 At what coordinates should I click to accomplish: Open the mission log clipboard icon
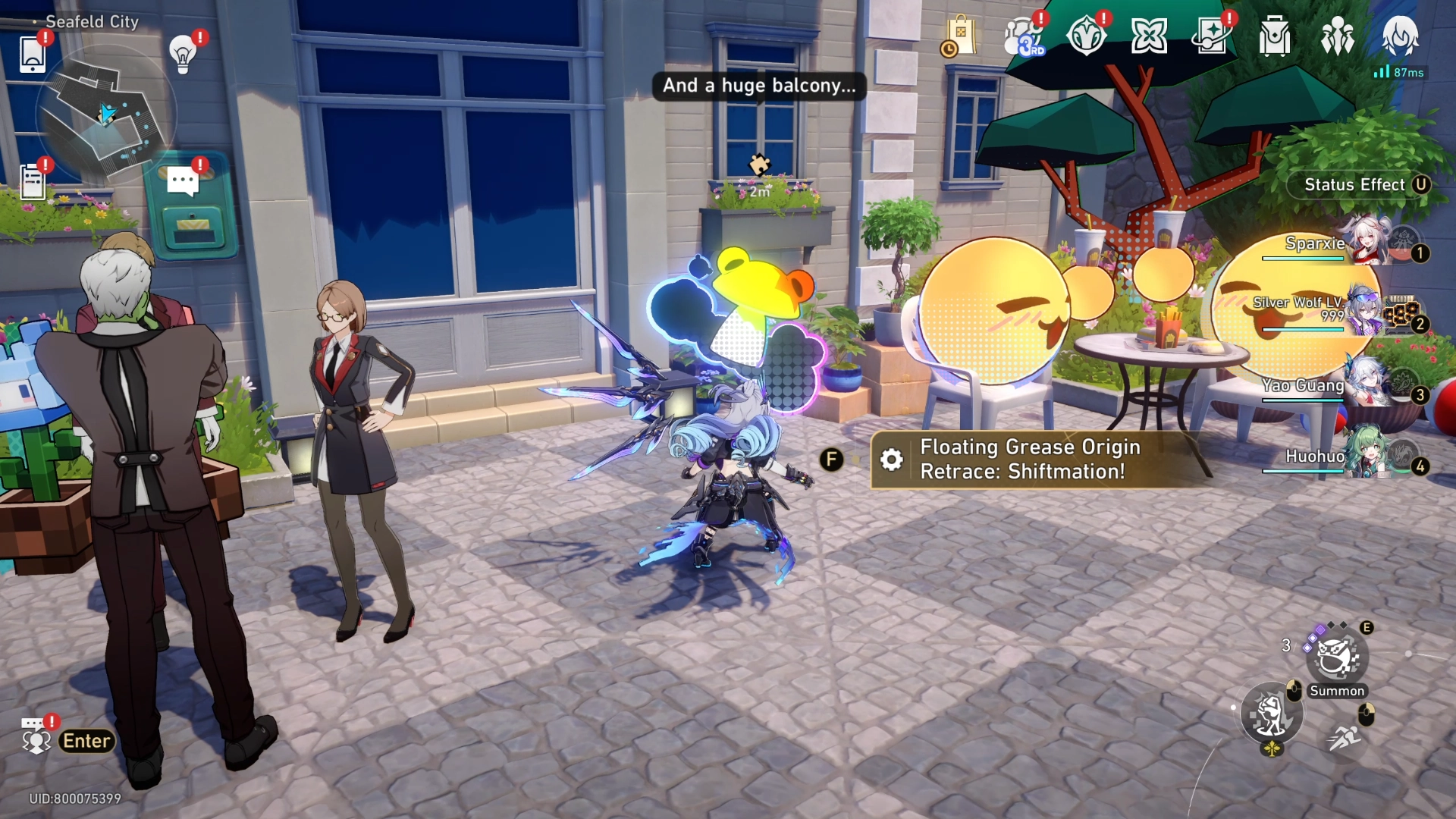[x=32, y=182]
